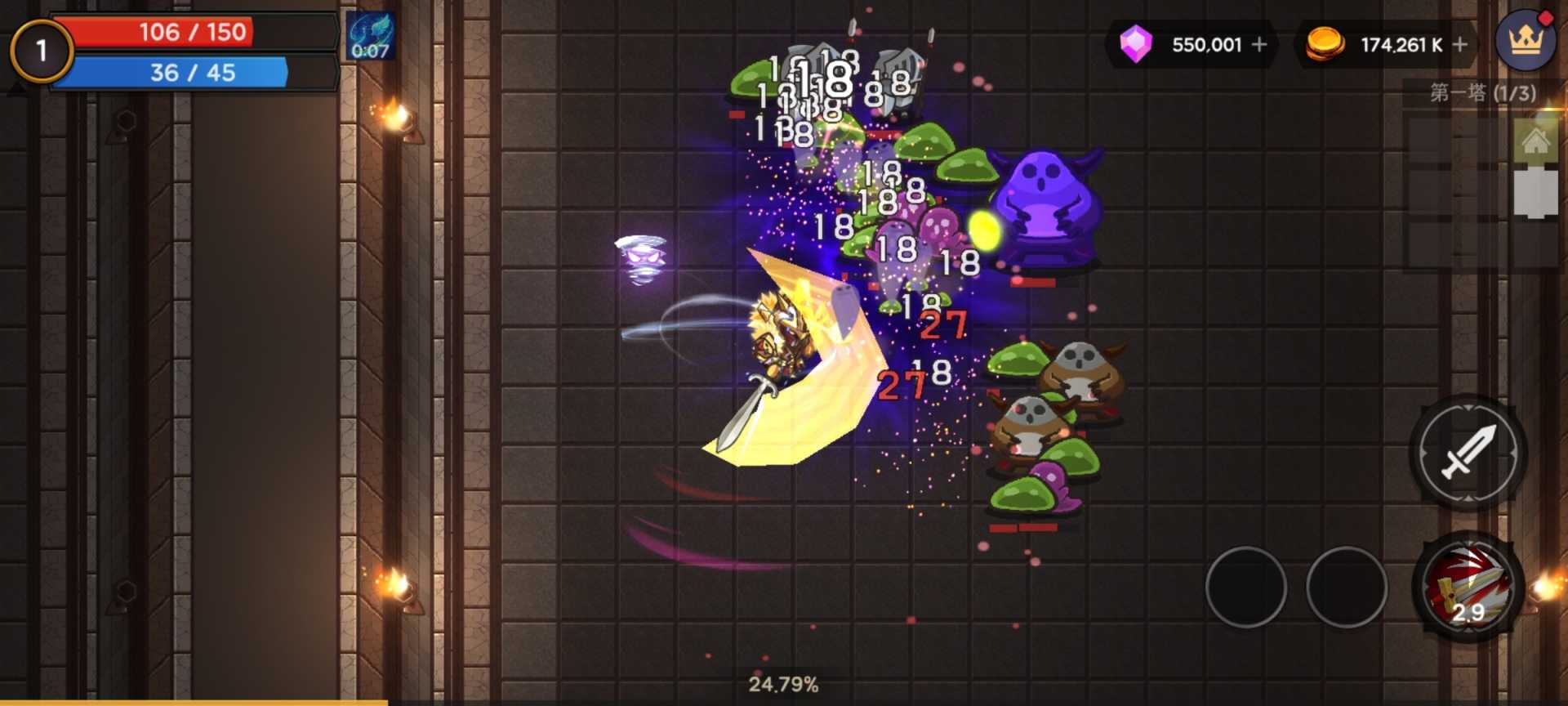Select the feather buff icon showing 0:07
Viewport: 1568px width, 706px height.
tap(371, 37)
